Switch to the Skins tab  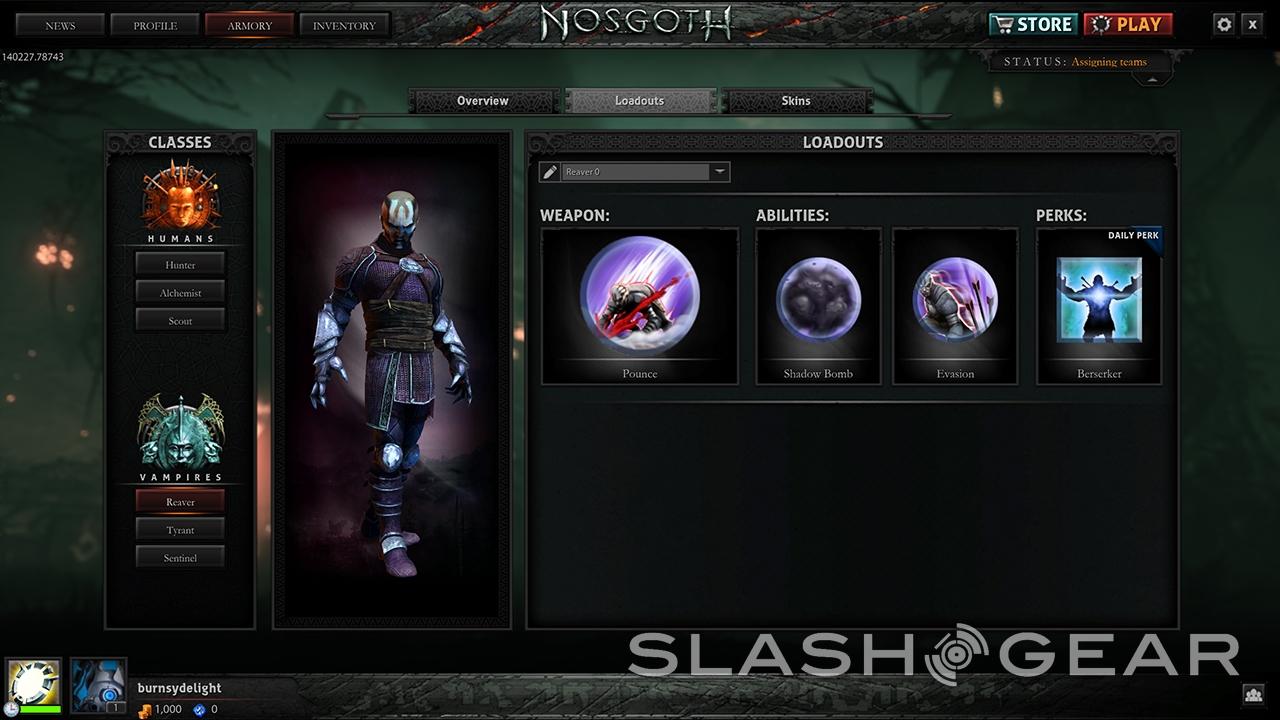796,101
